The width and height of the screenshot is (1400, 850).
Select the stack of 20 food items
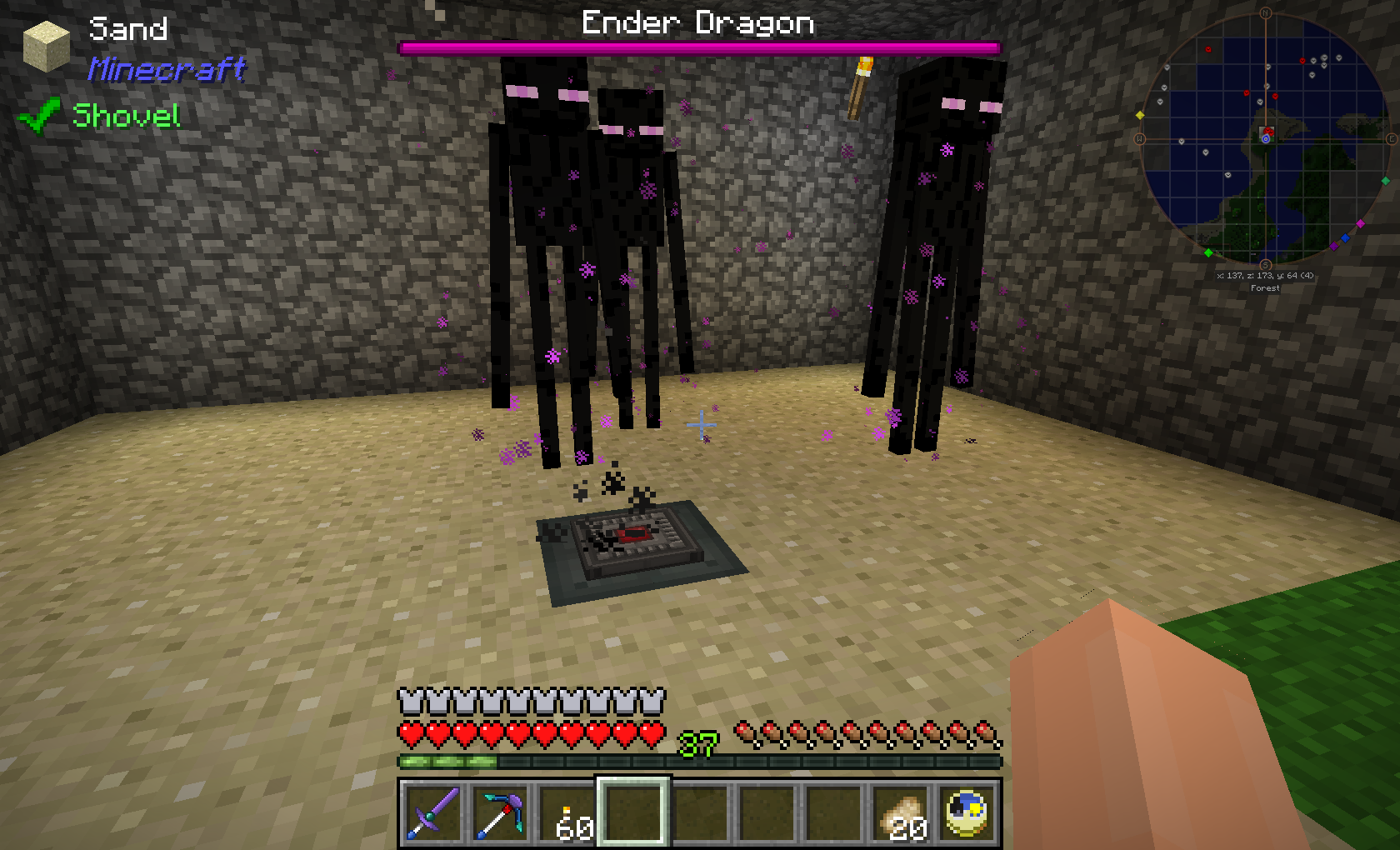pyautogui.click(x=901, y=812)
